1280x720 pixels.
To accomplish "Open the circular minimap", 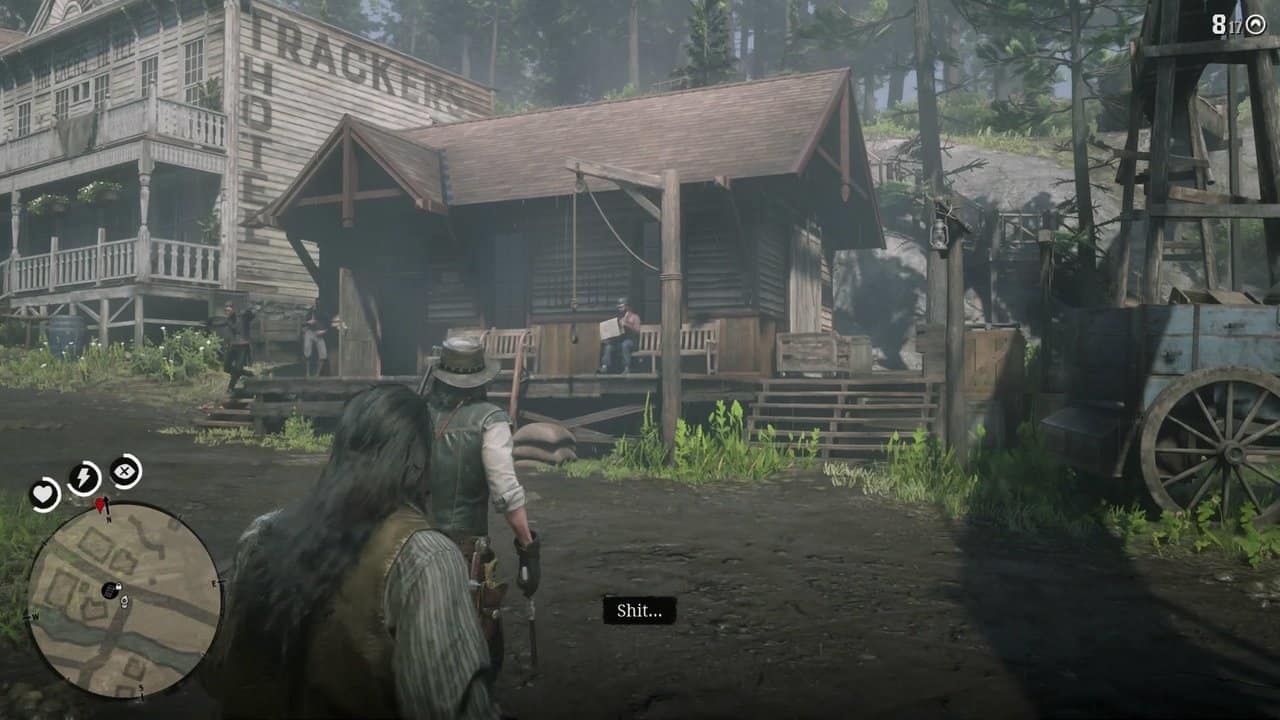I will [110, 590].
